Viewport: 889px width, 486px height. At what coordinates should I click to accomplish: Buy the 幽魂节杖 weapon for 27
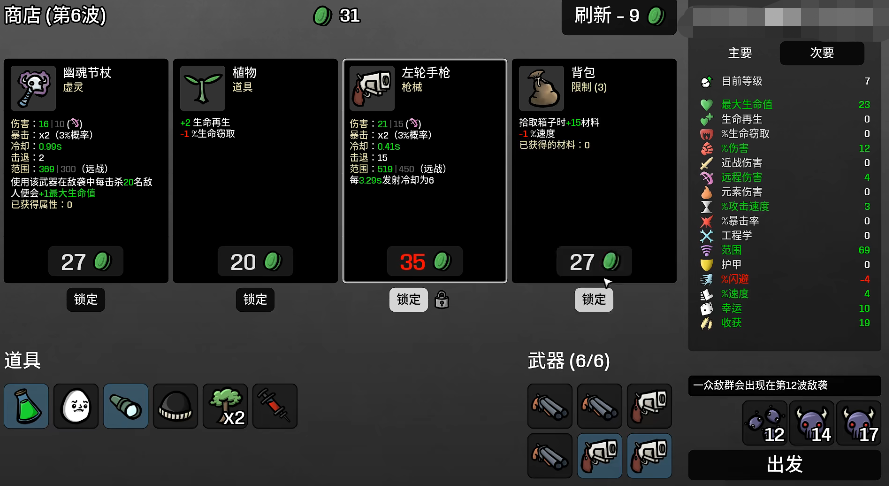(86, 262)
